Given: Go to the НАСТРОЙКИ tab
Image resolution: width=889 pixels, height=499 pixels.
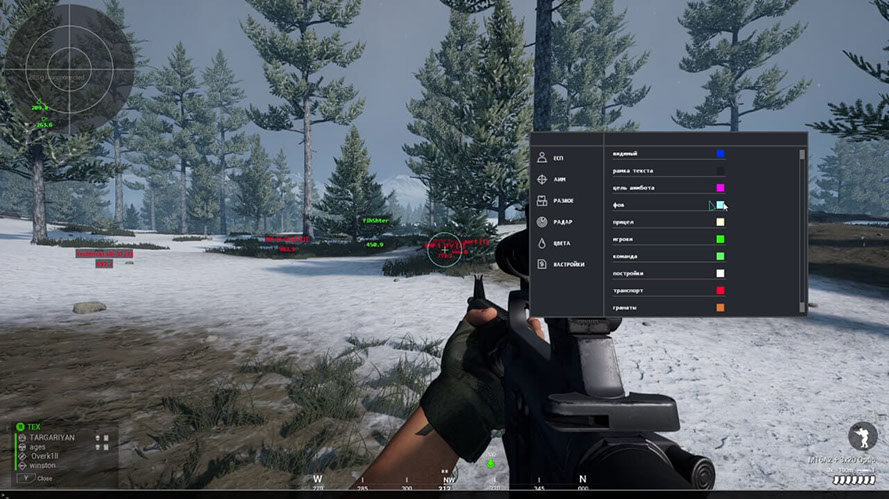Looking at the screenshot, I should pyautogui.click(x=567, y=264).
